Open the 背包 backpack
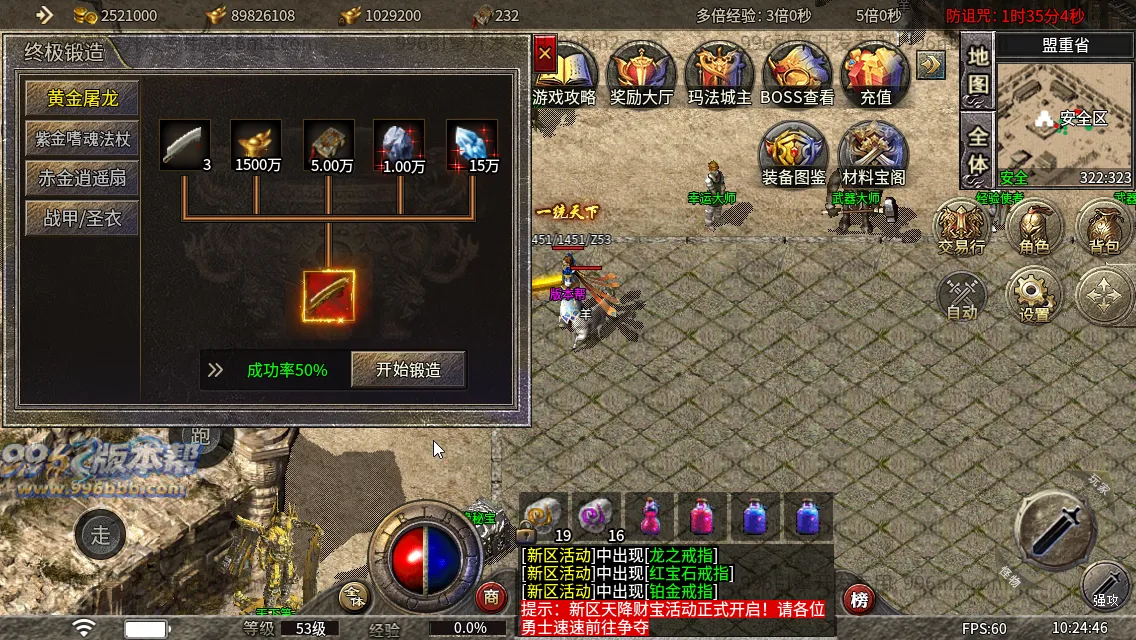Image resolution: width=1136 pixels, height=640 pixels. pos(1104,226)
